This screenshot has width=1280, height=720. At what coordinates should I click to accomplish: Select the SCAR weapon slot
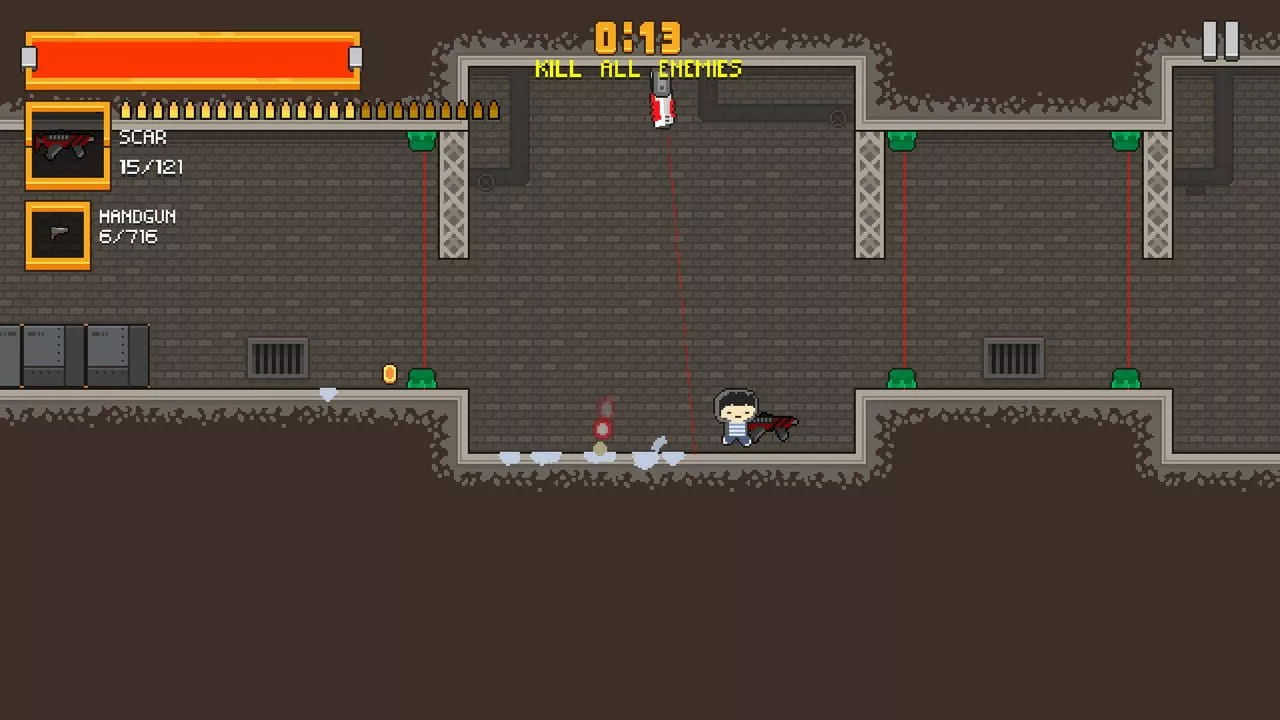click(x=67, y=146)
